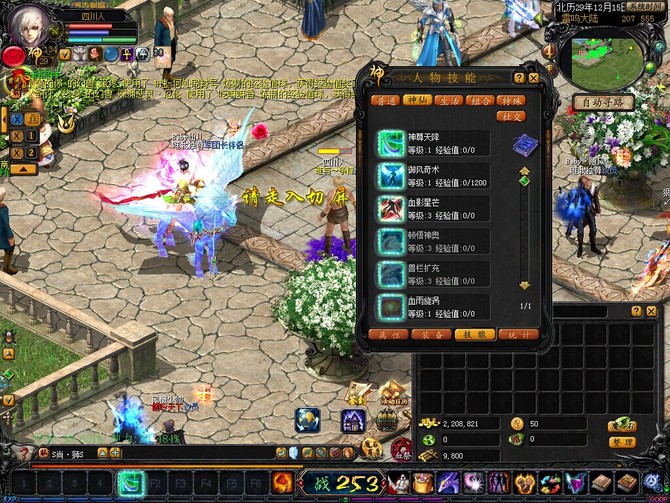This screenshot has height=503, width=670.
Task: Select the 神尊天降 skill icon
Action: pos(390,144)
